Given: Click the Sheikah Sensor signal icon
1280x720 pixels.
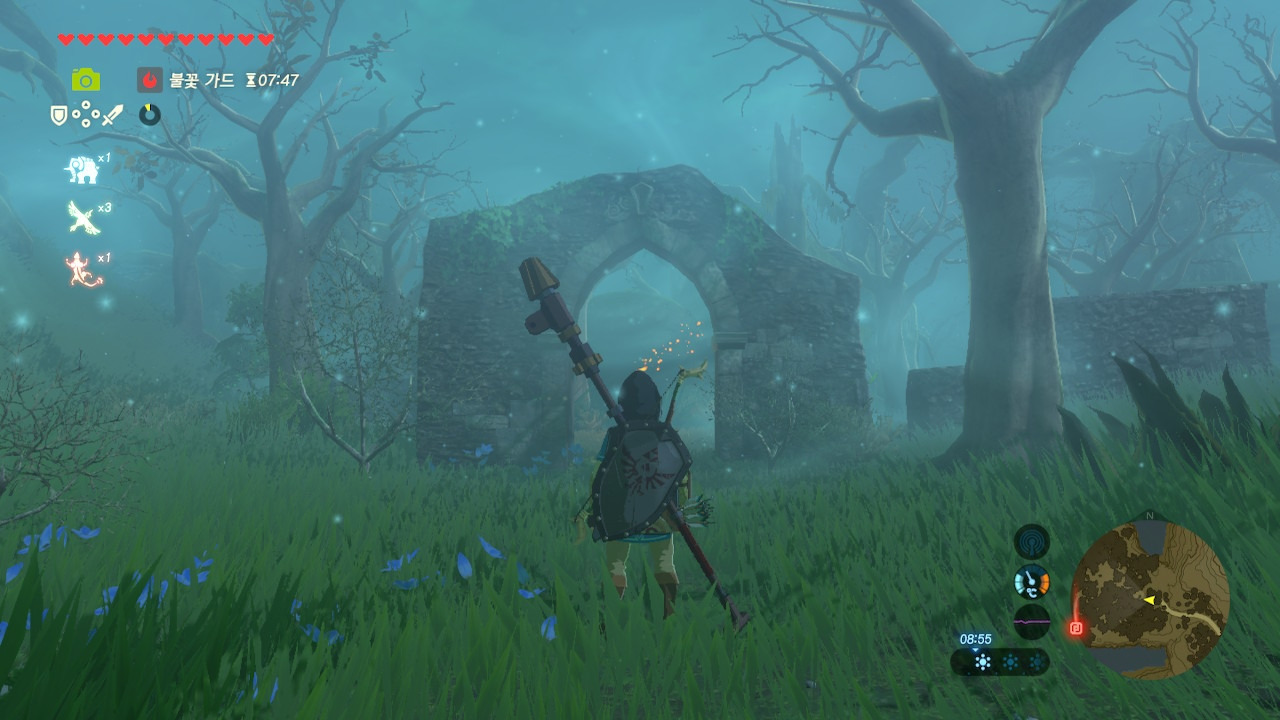Looking at the screenshot, I should [x=1031, y=541].
